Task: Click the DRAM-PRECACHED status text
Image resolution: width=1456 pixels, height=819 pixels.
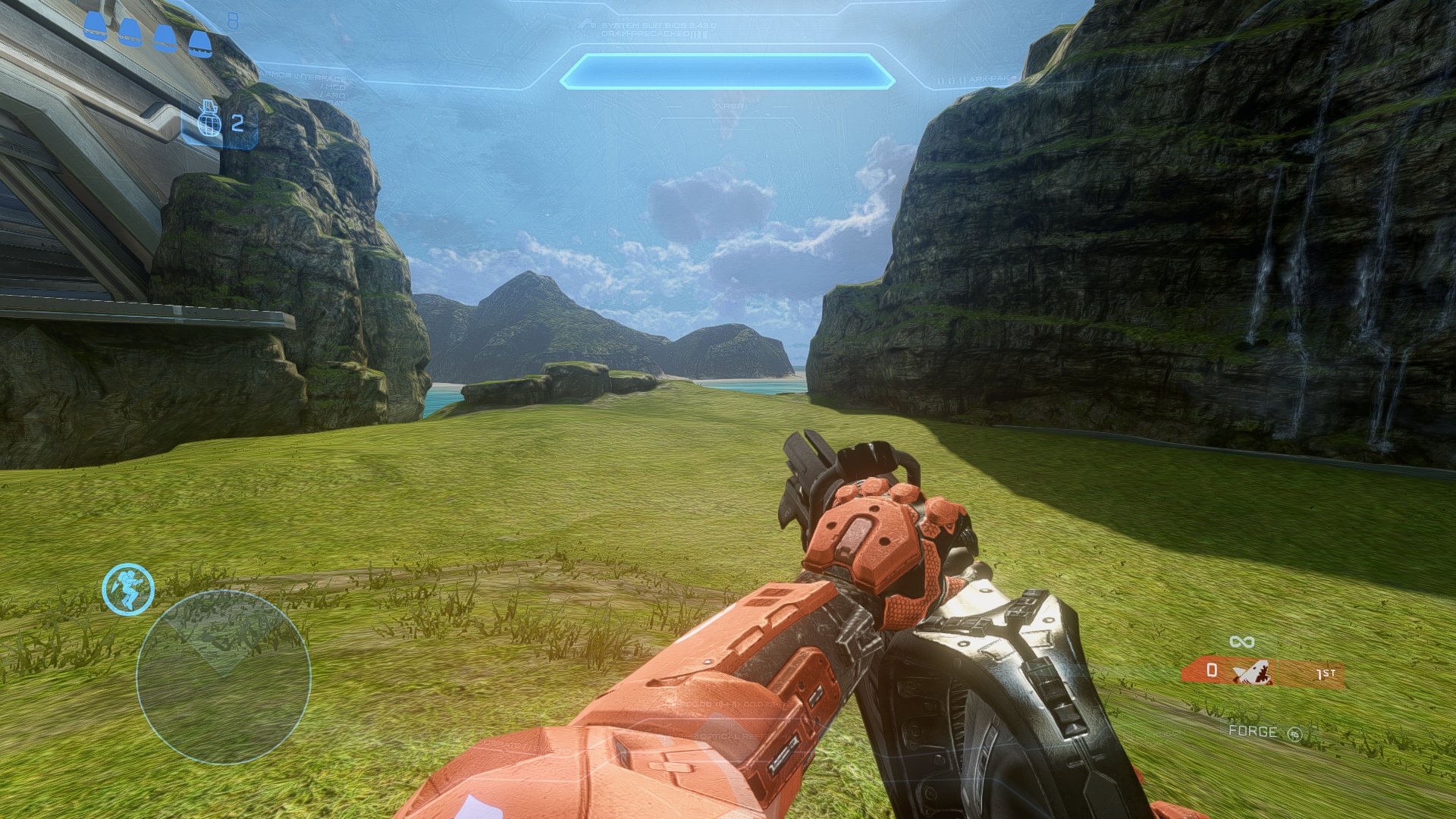Action: (642, 33)
